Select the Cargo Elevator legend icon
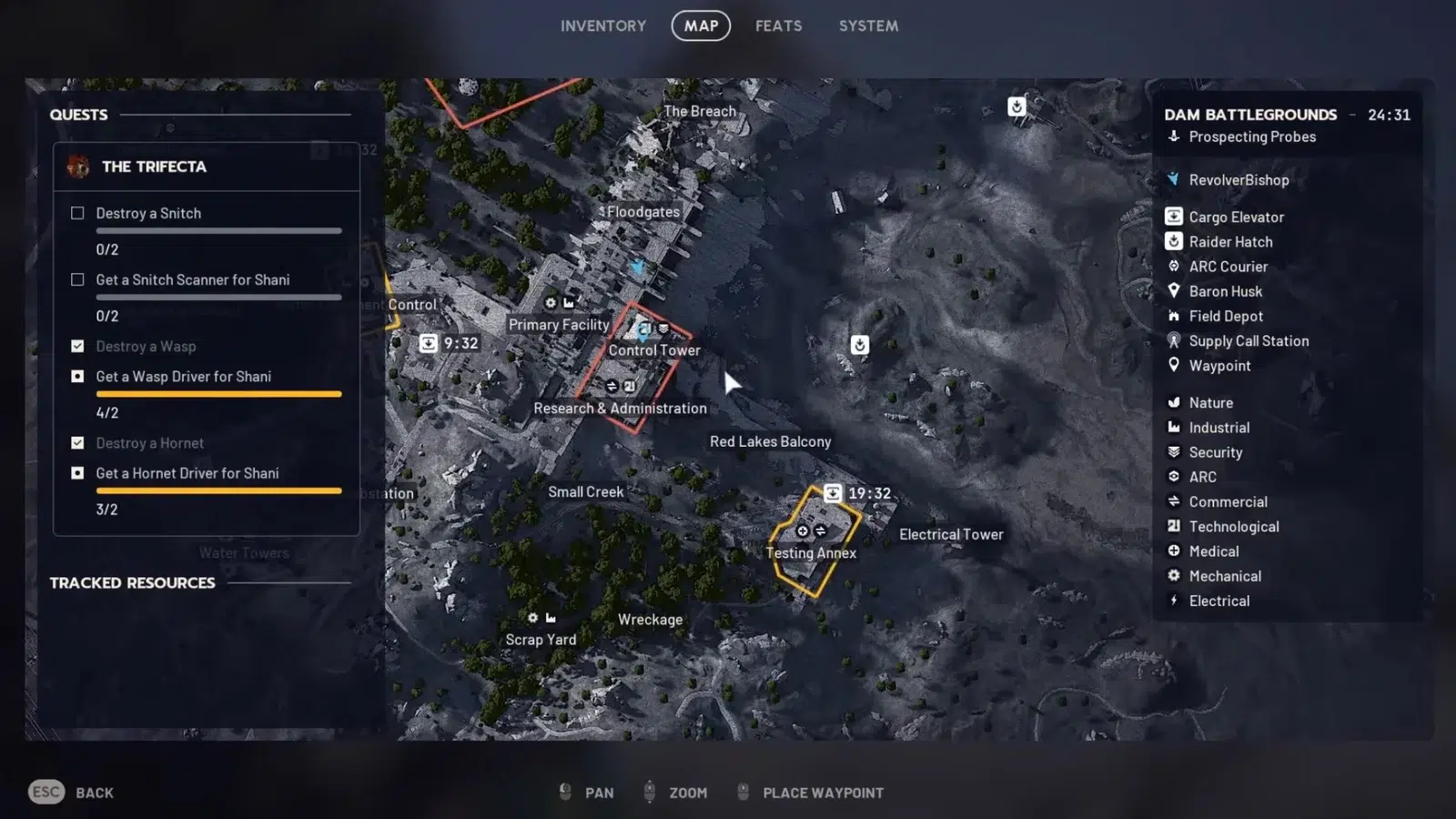The height and width of the screenshot is (819, 1456). (1174, 217)
